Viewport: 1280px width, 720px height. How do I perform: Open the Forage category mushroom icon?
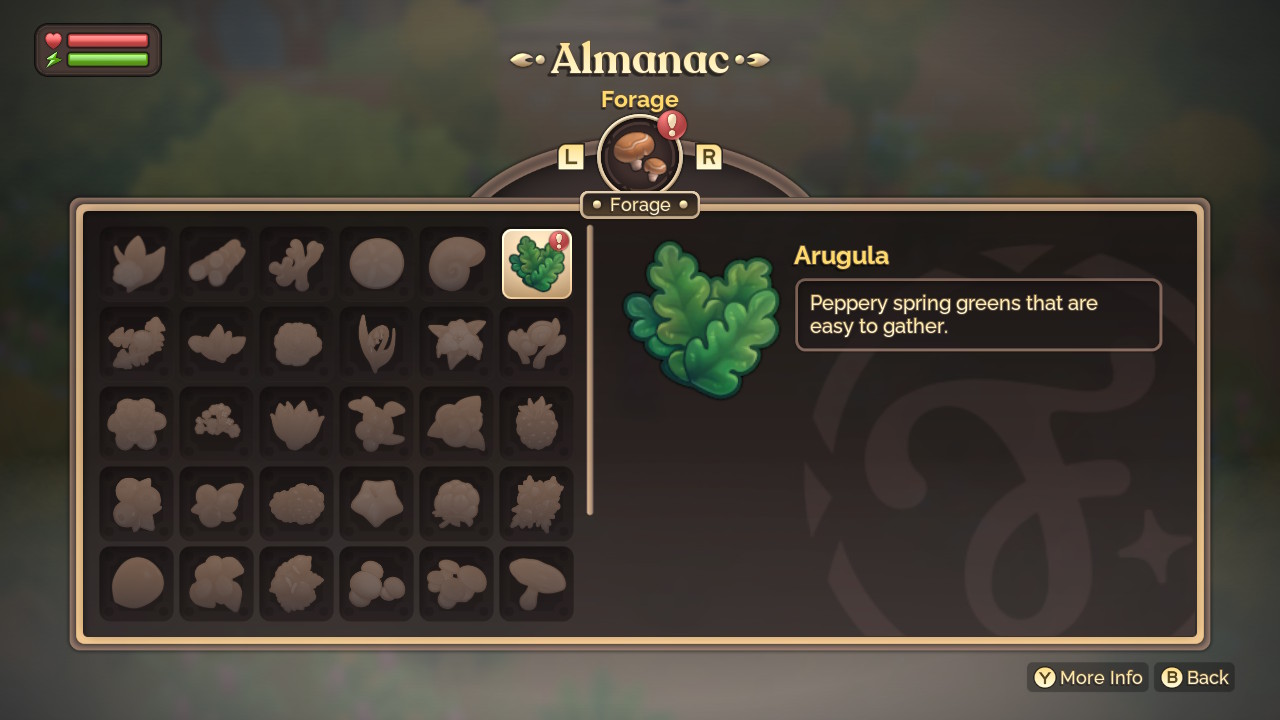(640, 155)
